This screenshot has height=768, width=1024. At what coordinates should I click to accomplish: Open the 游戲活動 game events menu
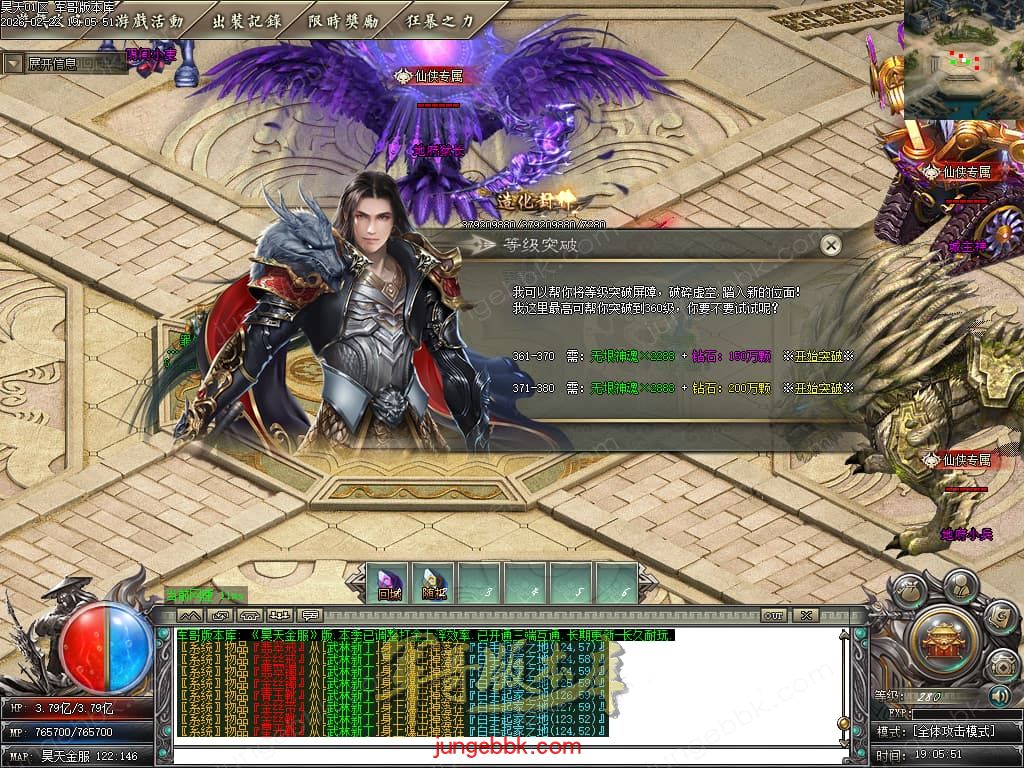[149, 20]
